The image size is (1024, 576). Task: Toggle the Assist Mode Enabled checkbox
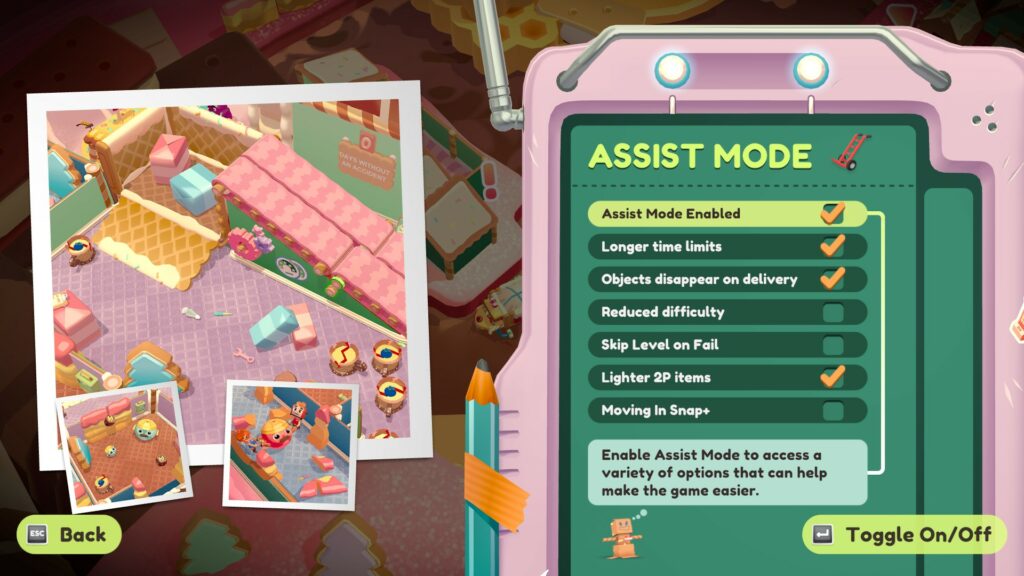pos(832,213)
